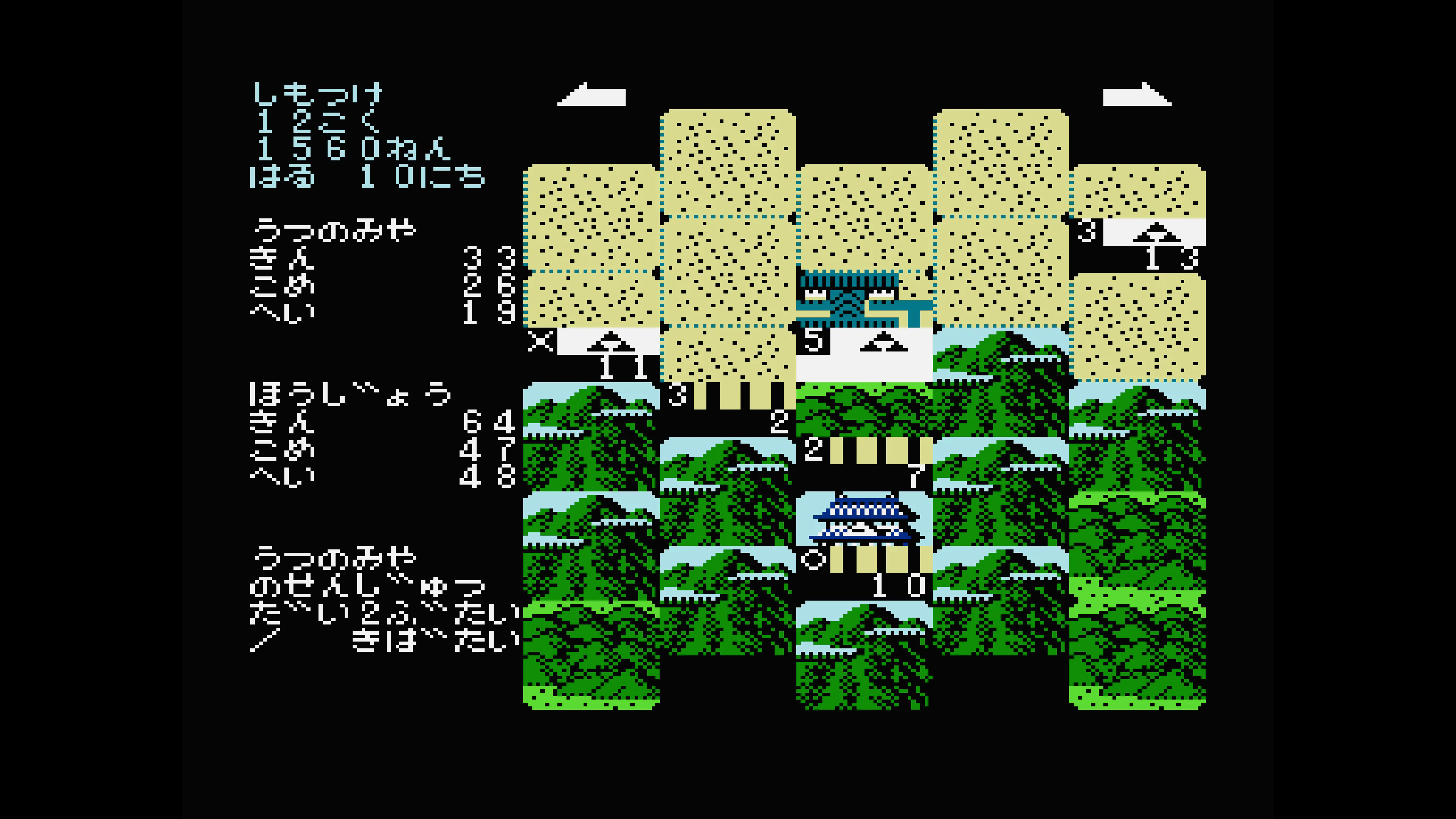The width and height of the screenshot is (1456, 819).
Task: Expand the しもつけ province info panel
Action: pos(319,93)
